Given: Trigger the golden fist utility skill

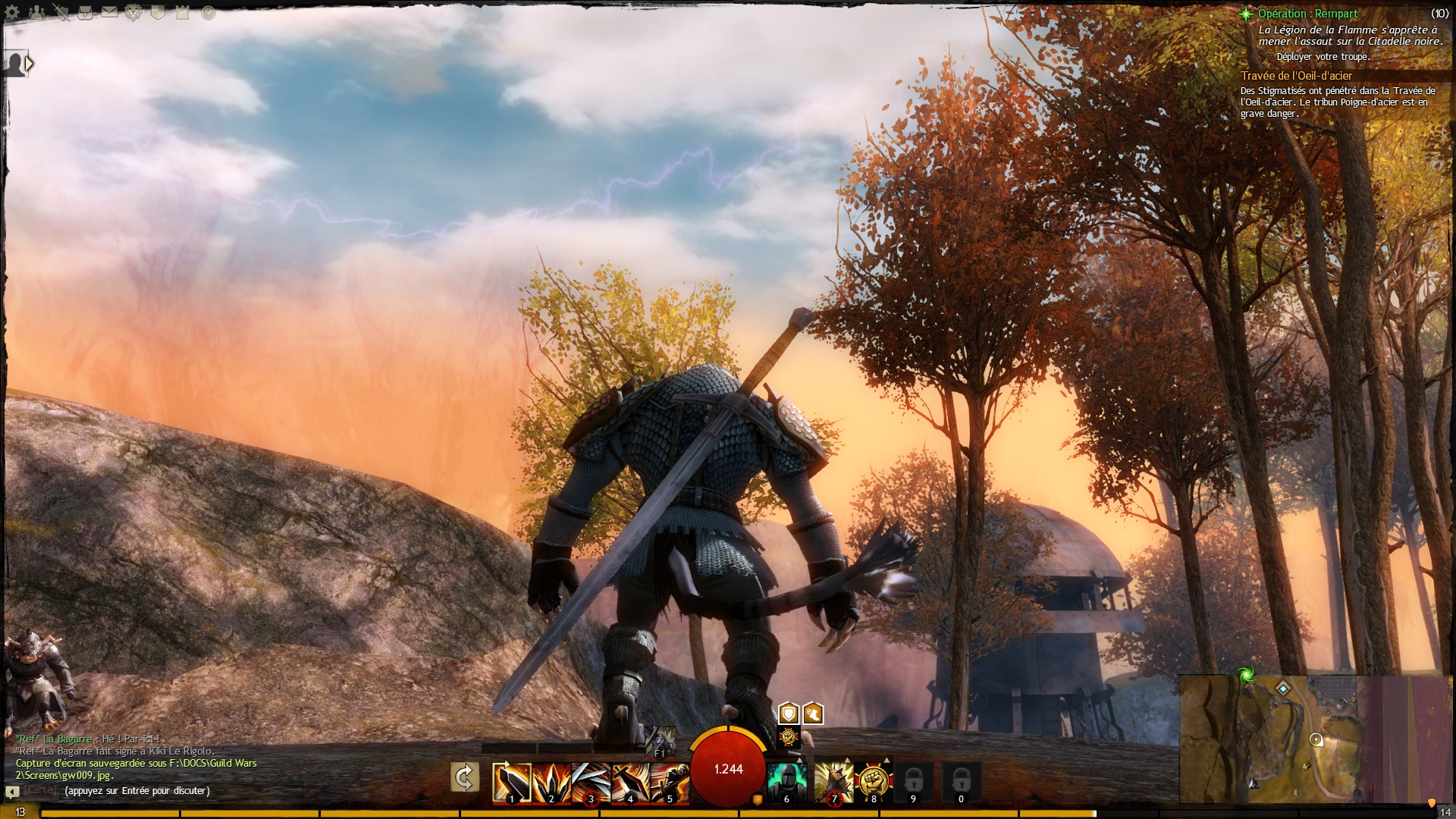Looking at the screenshot, I should pyautogui.click(x=874, y=782).
